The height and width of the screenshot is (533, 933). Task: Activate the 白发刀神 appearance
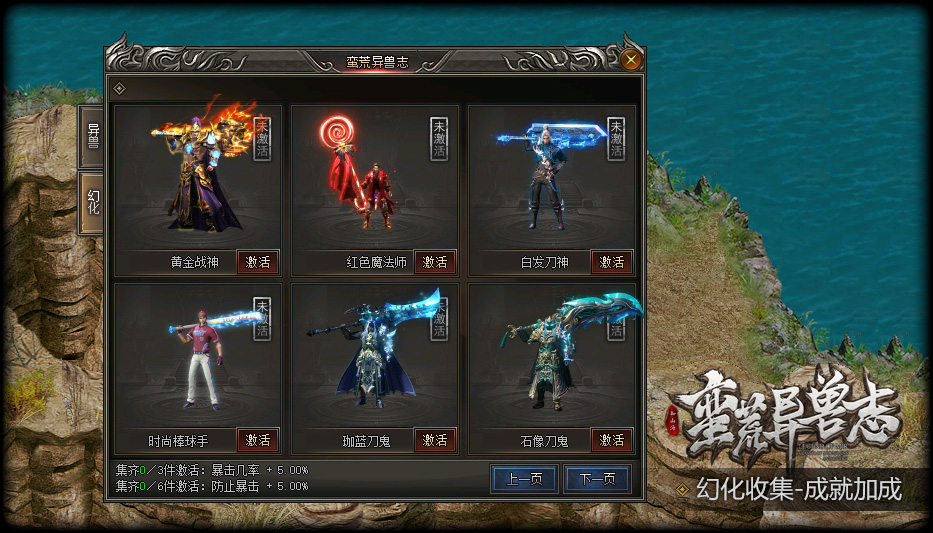pos(612,262)
